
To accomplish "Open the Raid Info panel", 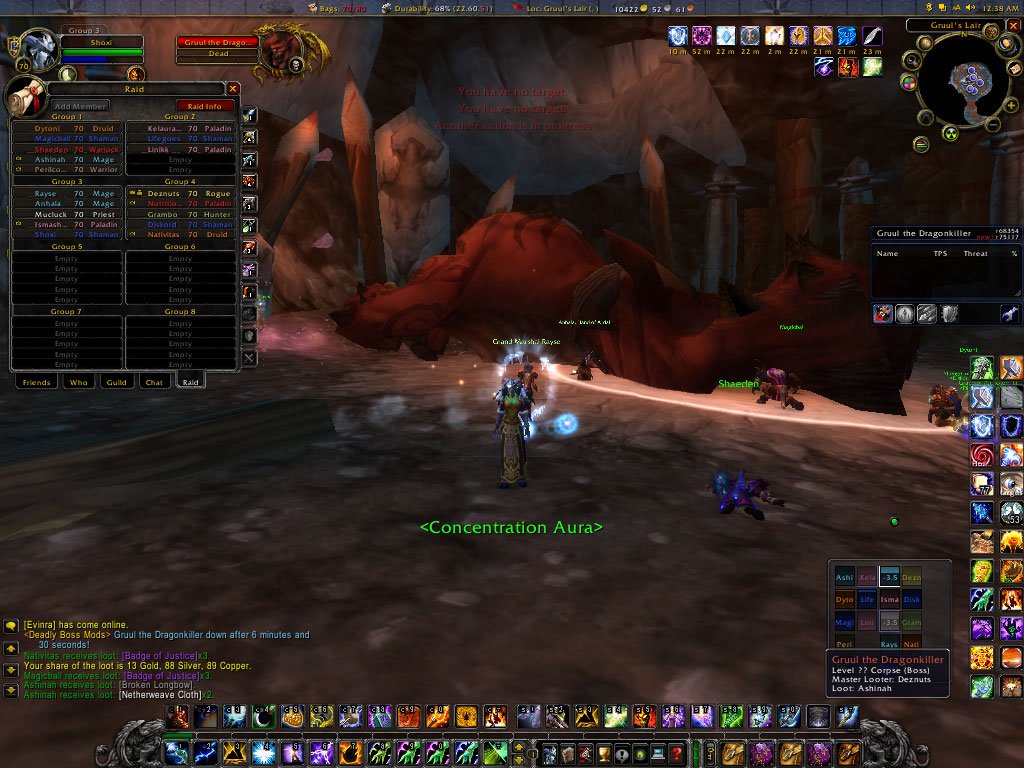I will tap(204, 106).
